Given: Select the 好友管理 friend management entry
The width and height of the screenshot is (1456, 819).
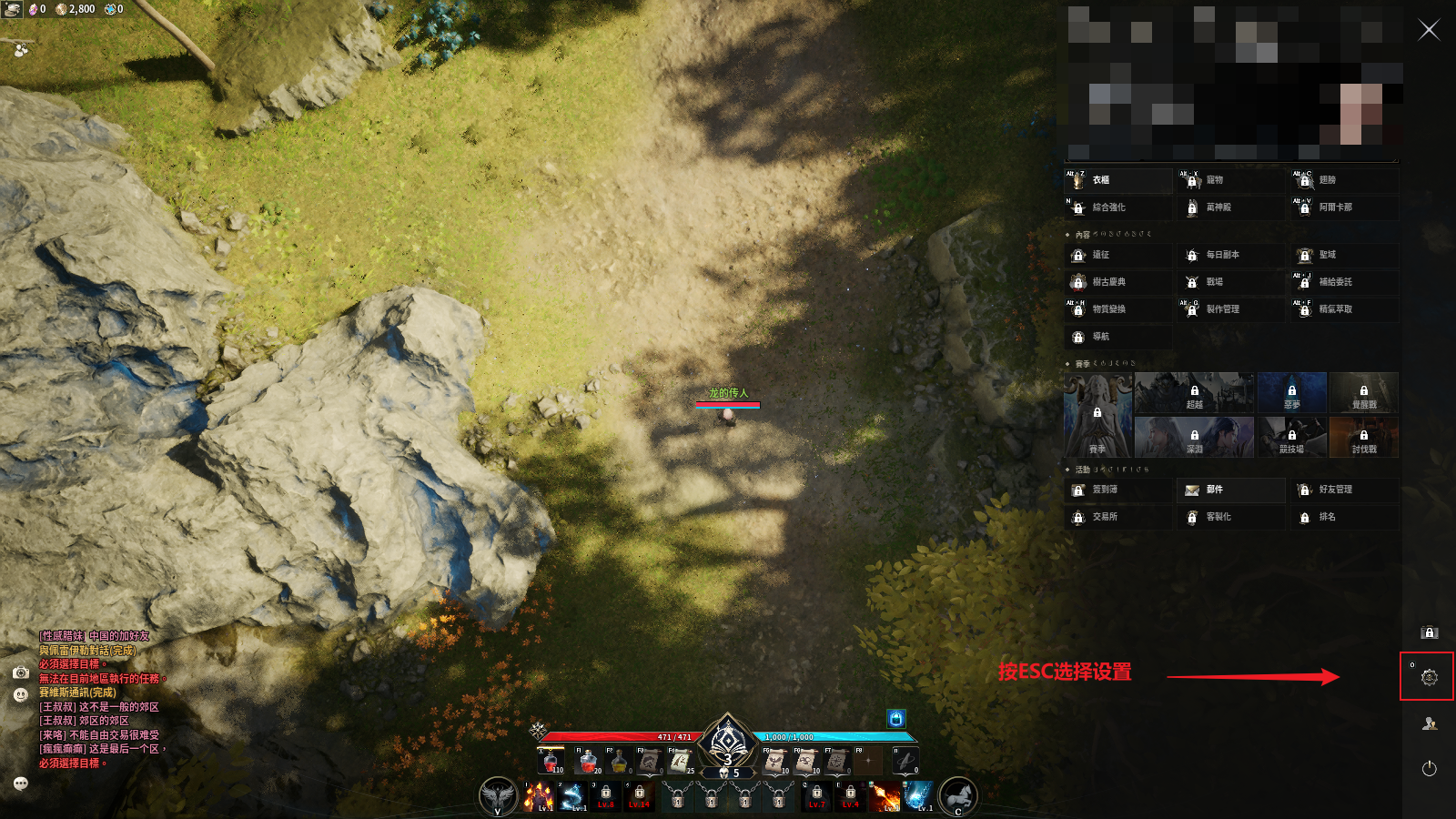Looking at the screenshot, I should point(1344,490).
